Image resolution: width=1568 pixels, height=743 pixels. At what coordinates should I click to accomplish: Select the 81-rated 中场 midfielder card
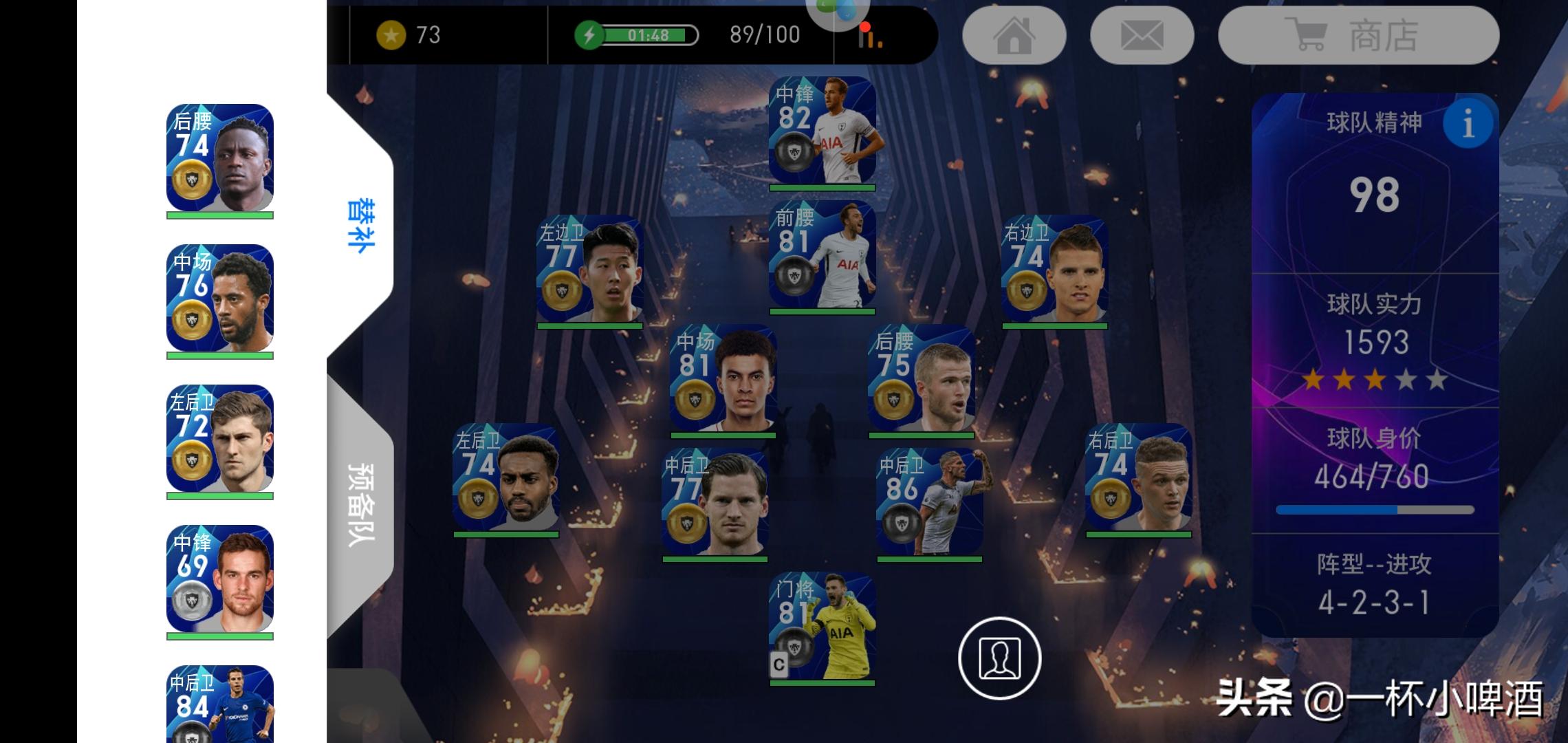[x=723, y=378]
